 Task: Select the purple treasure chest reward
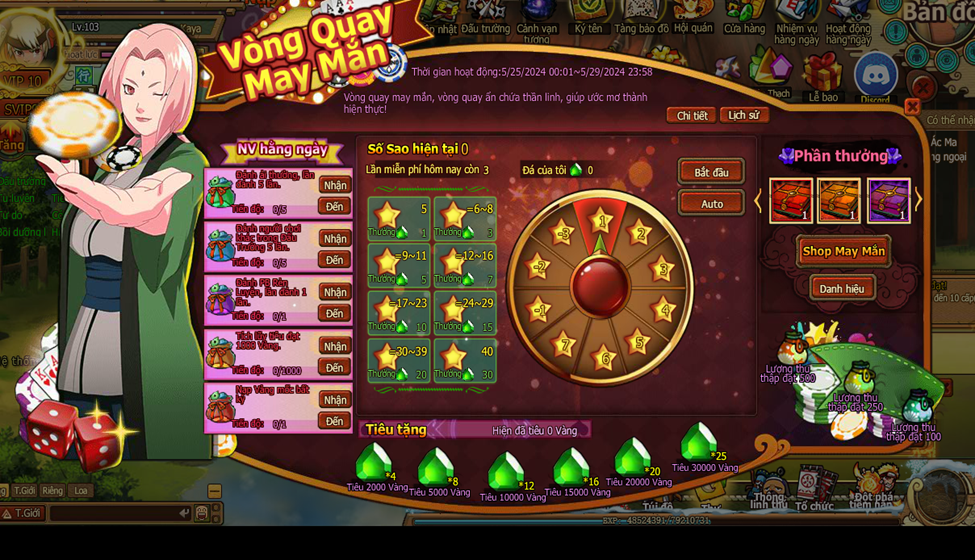[x=888, y=200]
